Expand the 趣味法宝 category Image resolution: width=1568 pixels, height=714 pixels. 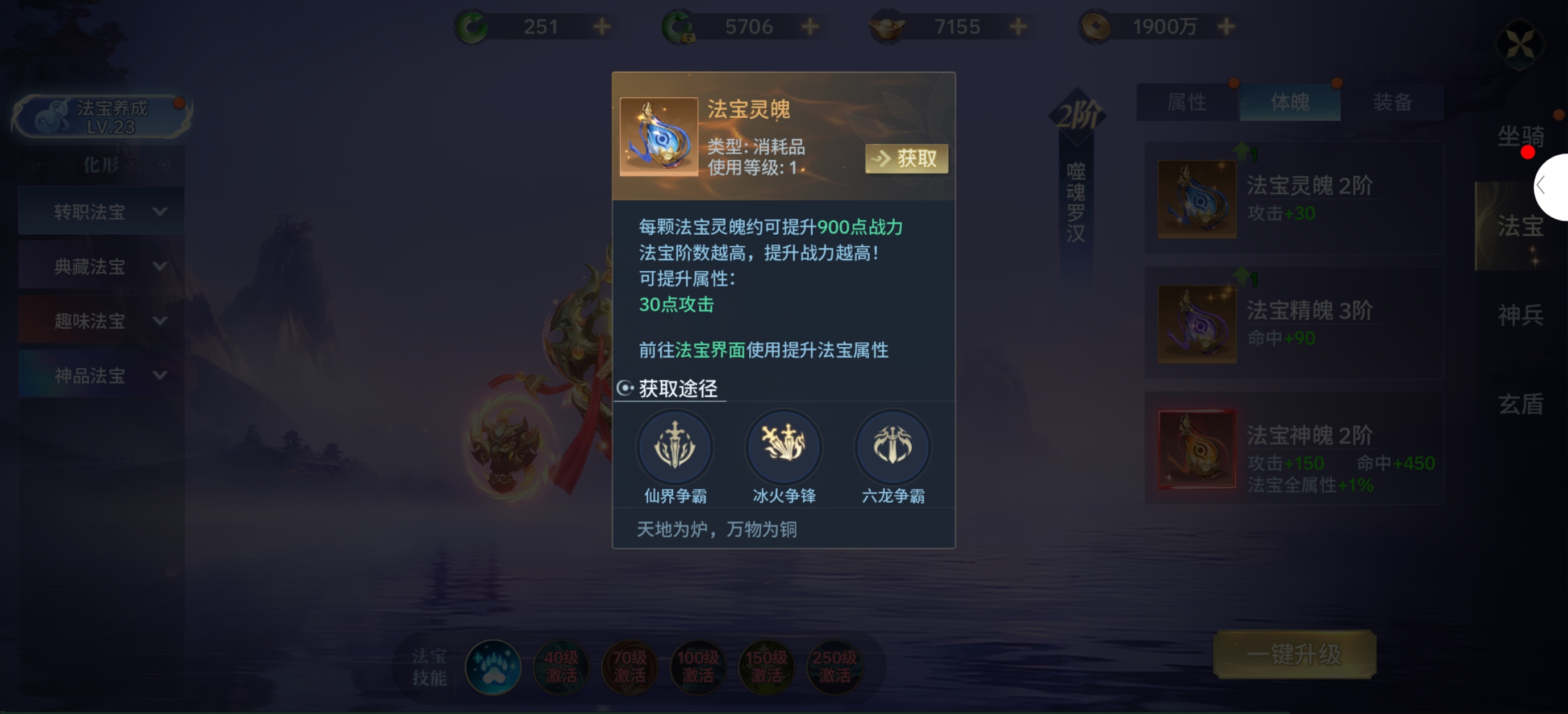click(x=102, y=321)
